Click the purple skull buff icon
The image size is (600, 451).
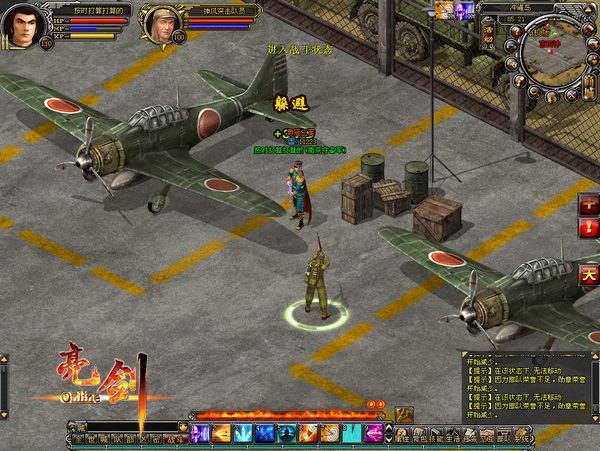[463, 9]
